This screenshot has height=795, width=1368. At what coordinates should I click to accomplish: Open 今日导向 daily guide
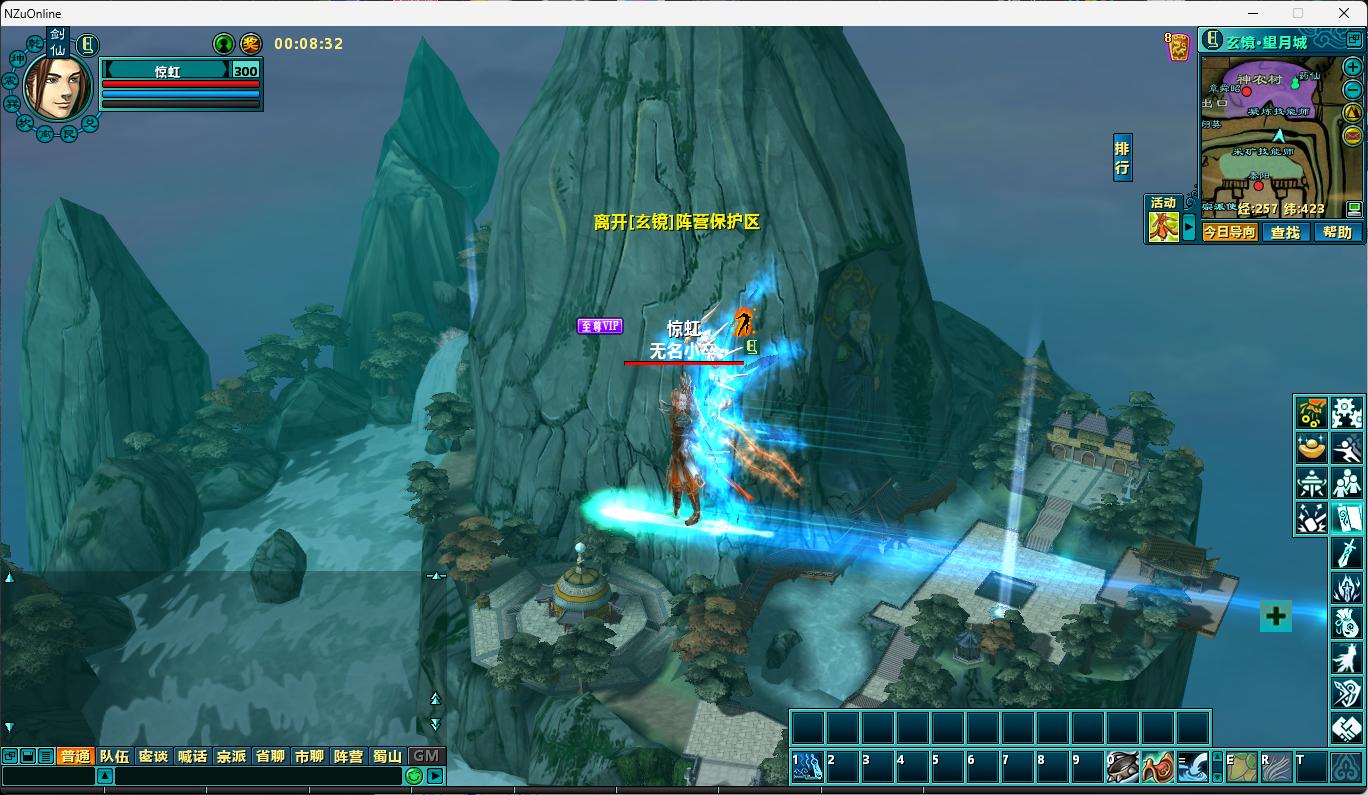click(1229, 232)
